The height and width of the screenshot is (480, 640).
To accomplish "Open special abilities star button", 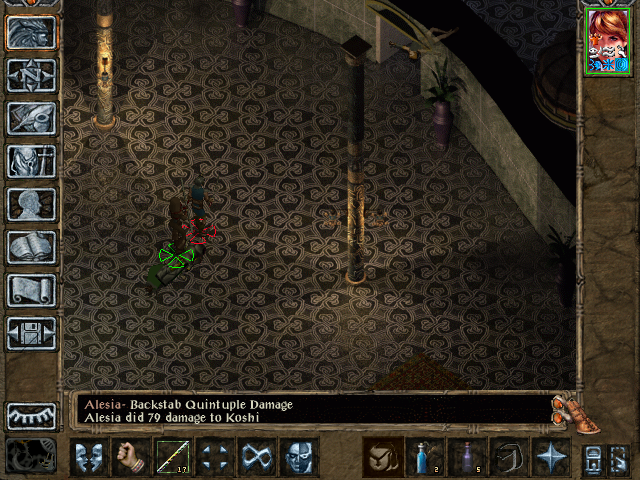I will [x=551, y=457].
